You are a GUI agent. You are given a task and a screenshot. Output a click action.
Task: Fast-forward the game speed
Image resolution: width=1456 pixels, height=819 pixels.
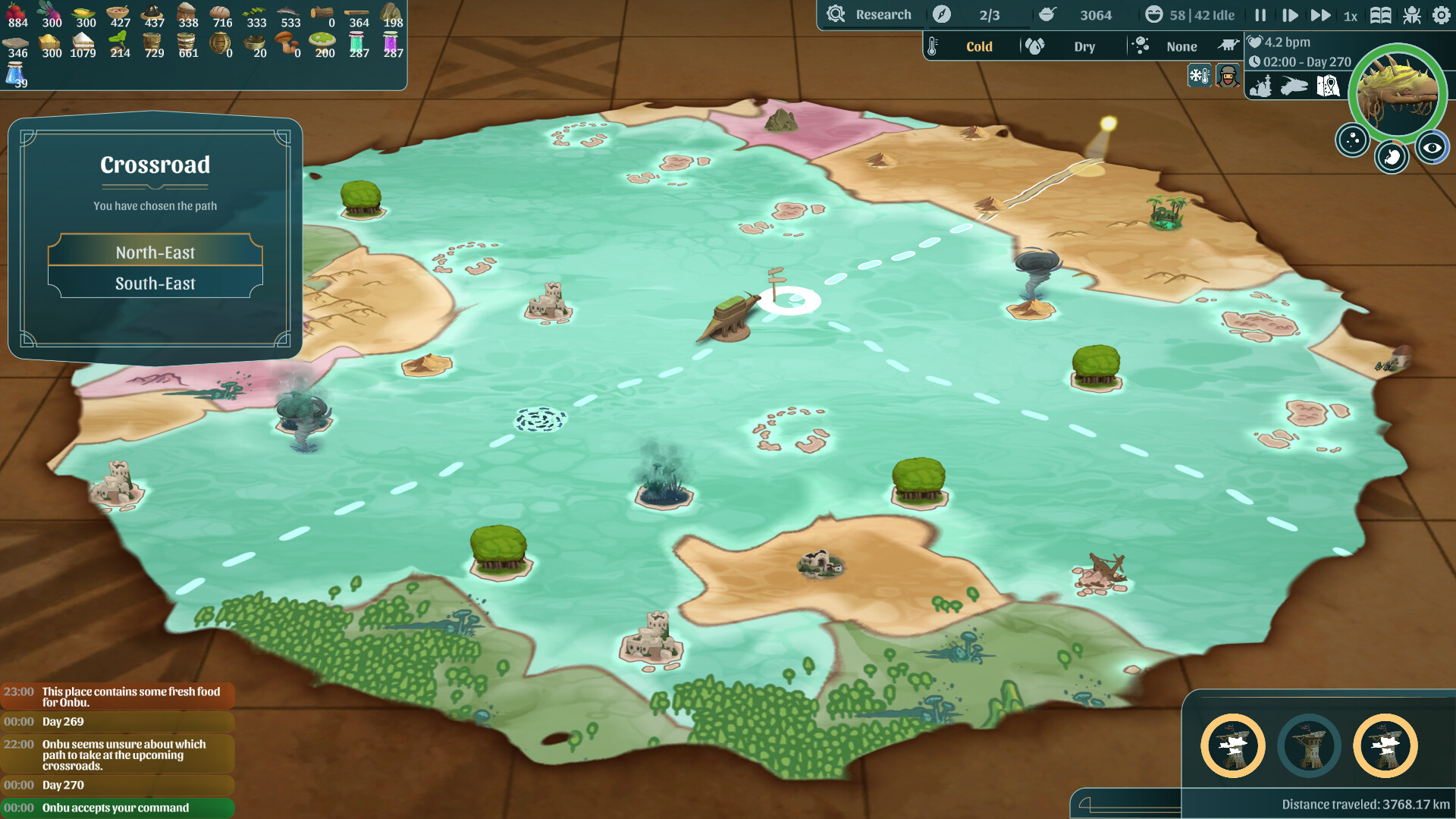click(1321, 14)
